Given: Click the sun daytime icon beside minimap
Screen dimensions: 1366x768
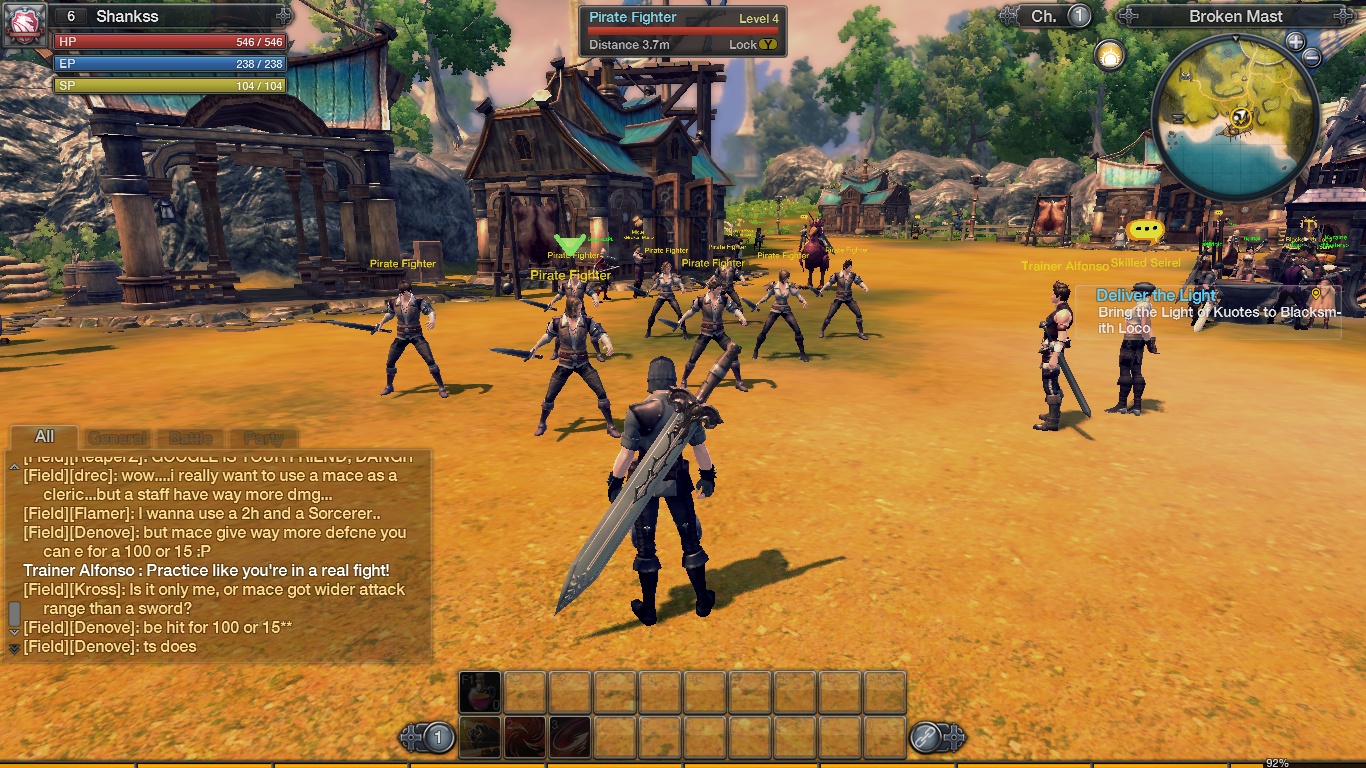Looking at the screenshot, I should click(1108, 55).
